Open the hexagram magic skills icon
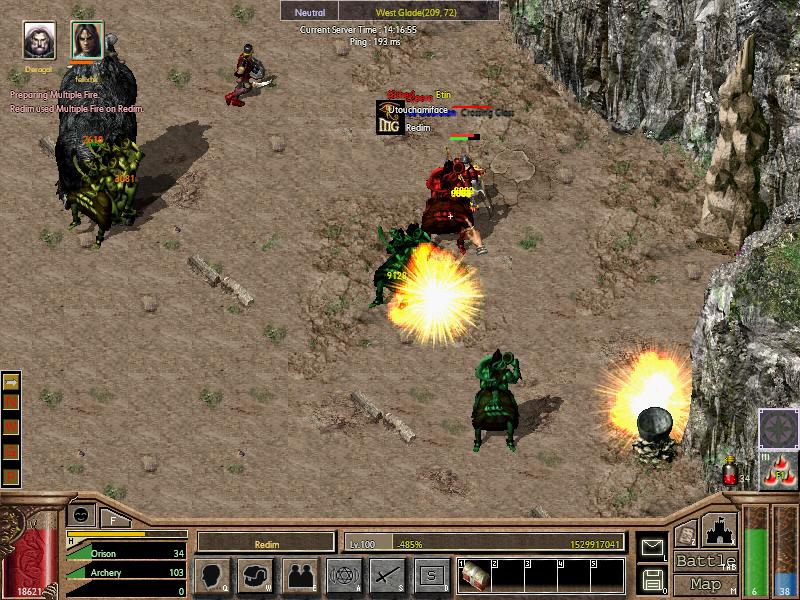 point(343,575)
